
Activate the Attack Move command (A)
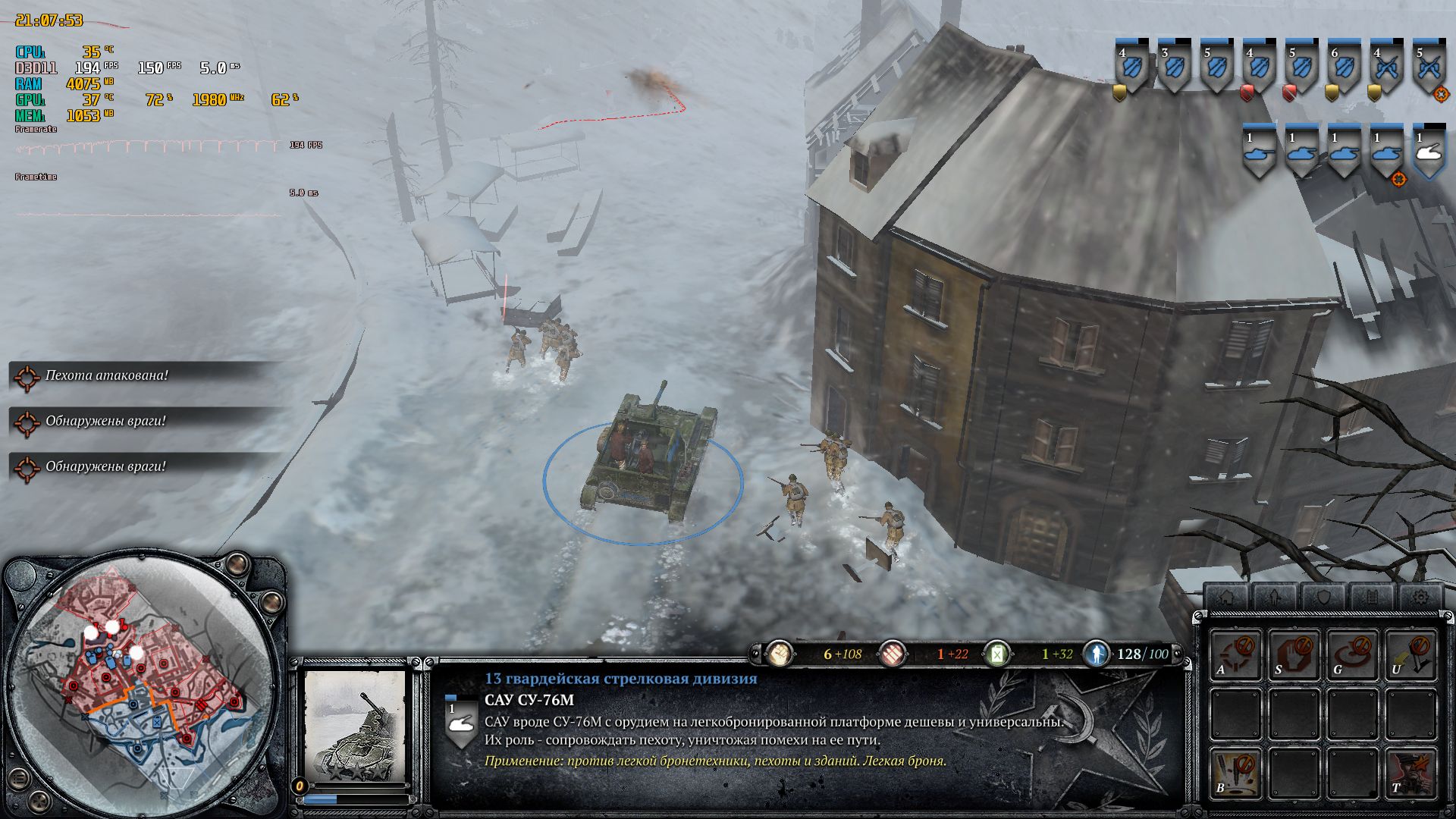pyautogui.click(x=1235, y=654)
